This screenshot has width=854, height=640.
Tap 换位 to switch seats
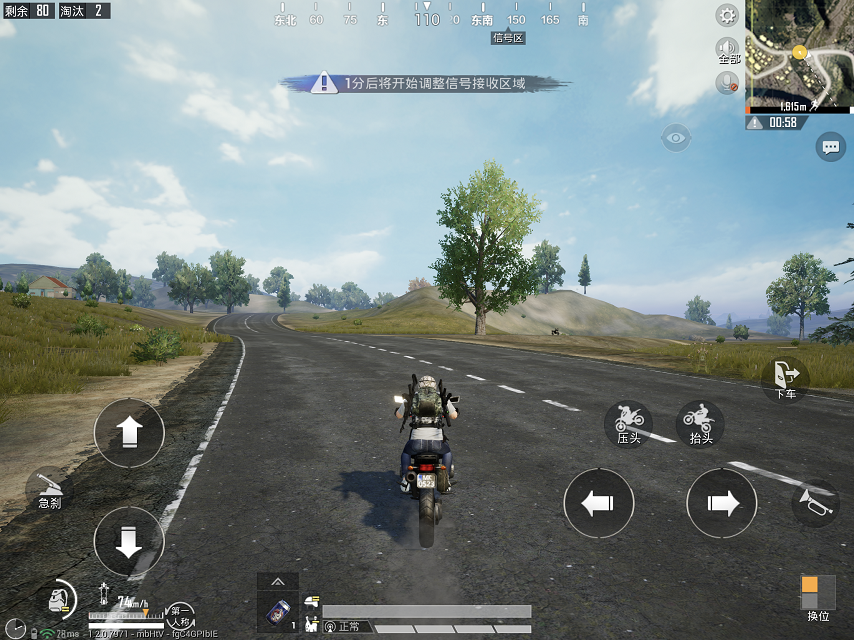(817, 597)
